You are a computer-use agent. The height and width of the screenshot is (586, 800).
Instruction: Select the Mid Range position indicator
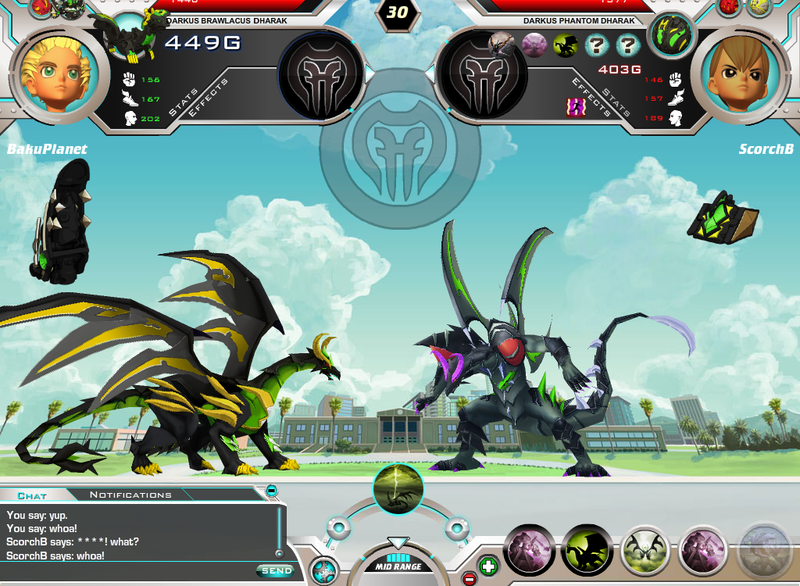[398, 566]
